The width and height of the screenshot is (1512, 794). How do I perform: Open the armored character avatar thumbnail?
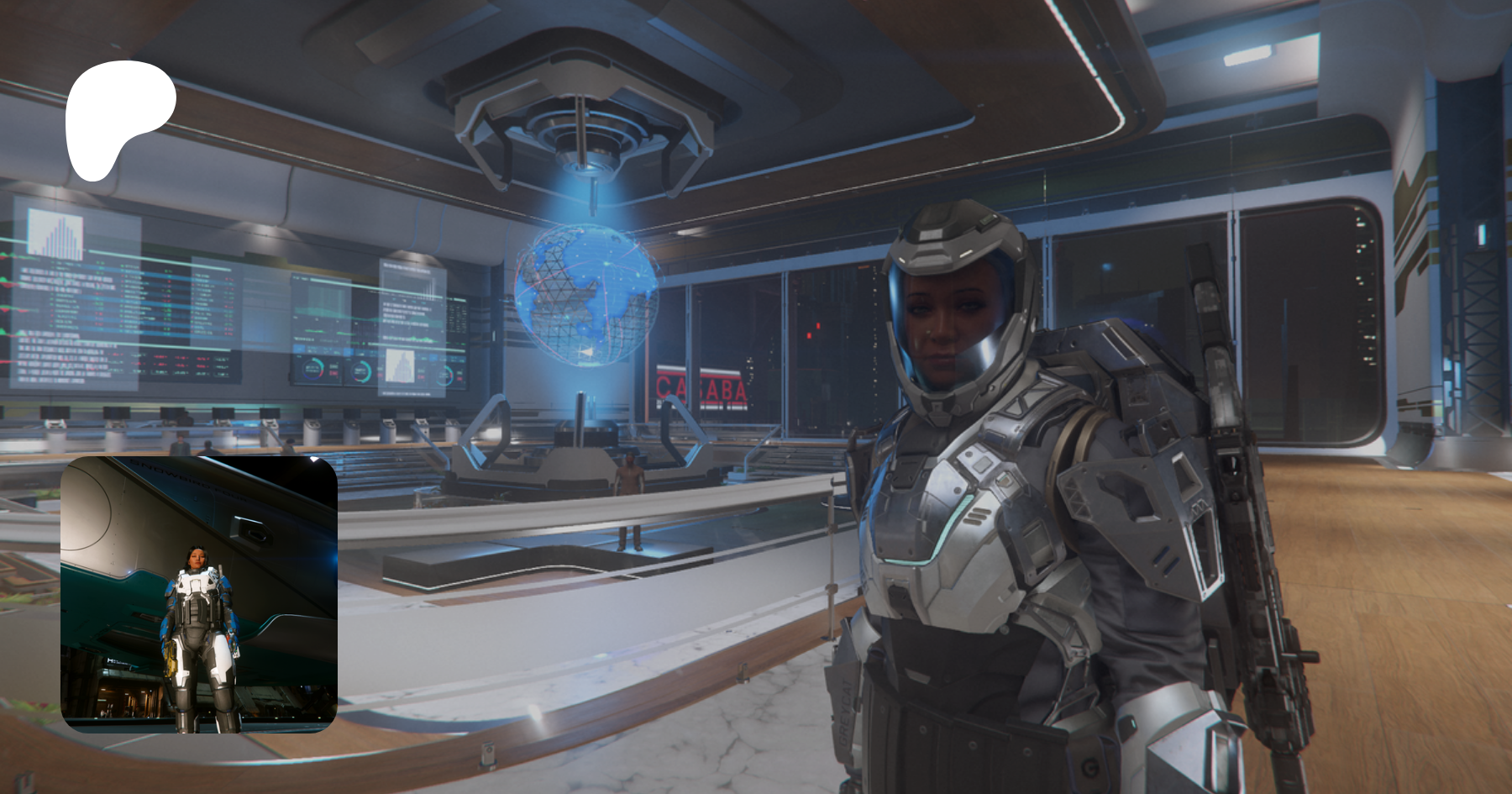(x=199, y=594)
